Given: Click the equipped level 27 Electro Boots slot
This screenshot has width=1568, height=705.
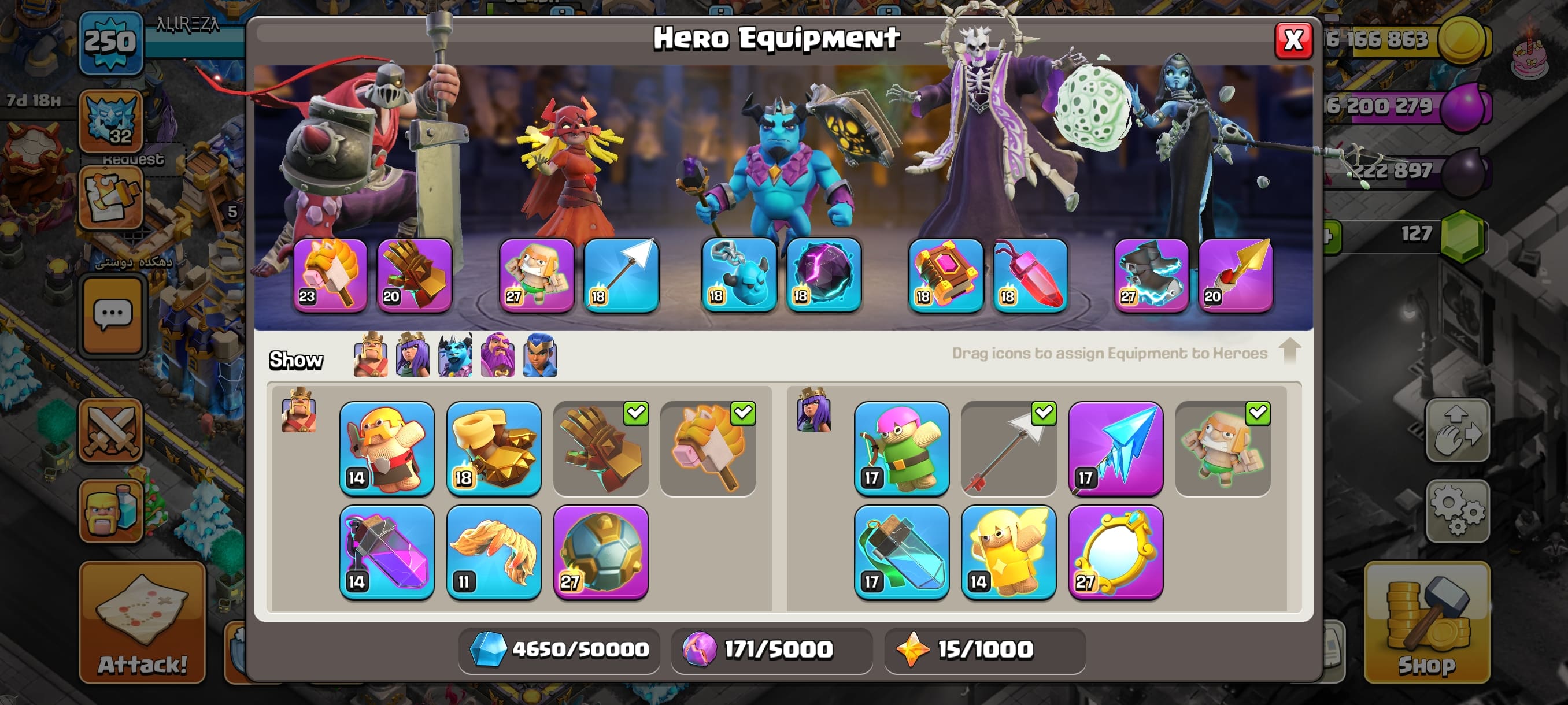Looking at the screenshot, I should [x=1151, y=275].
